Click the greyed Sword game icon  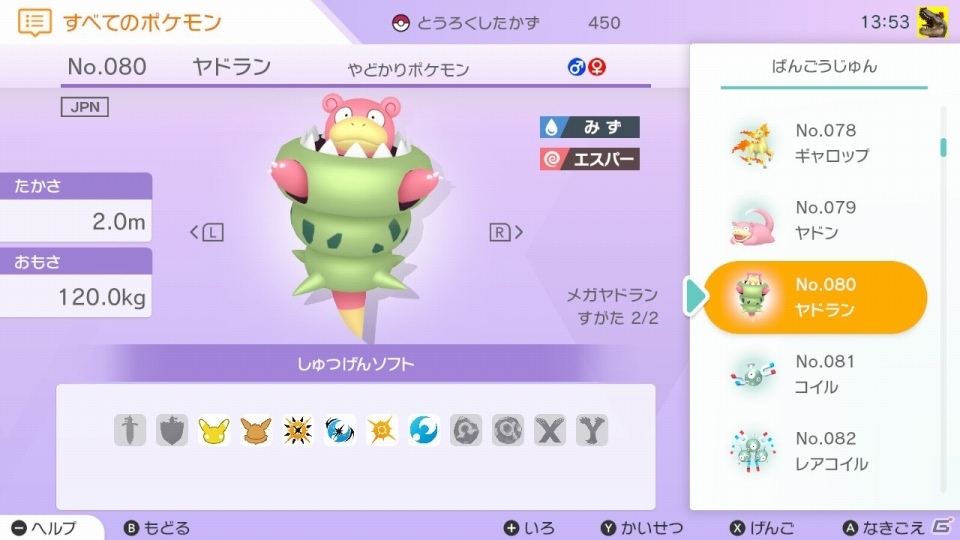click(x=130, y=430)
